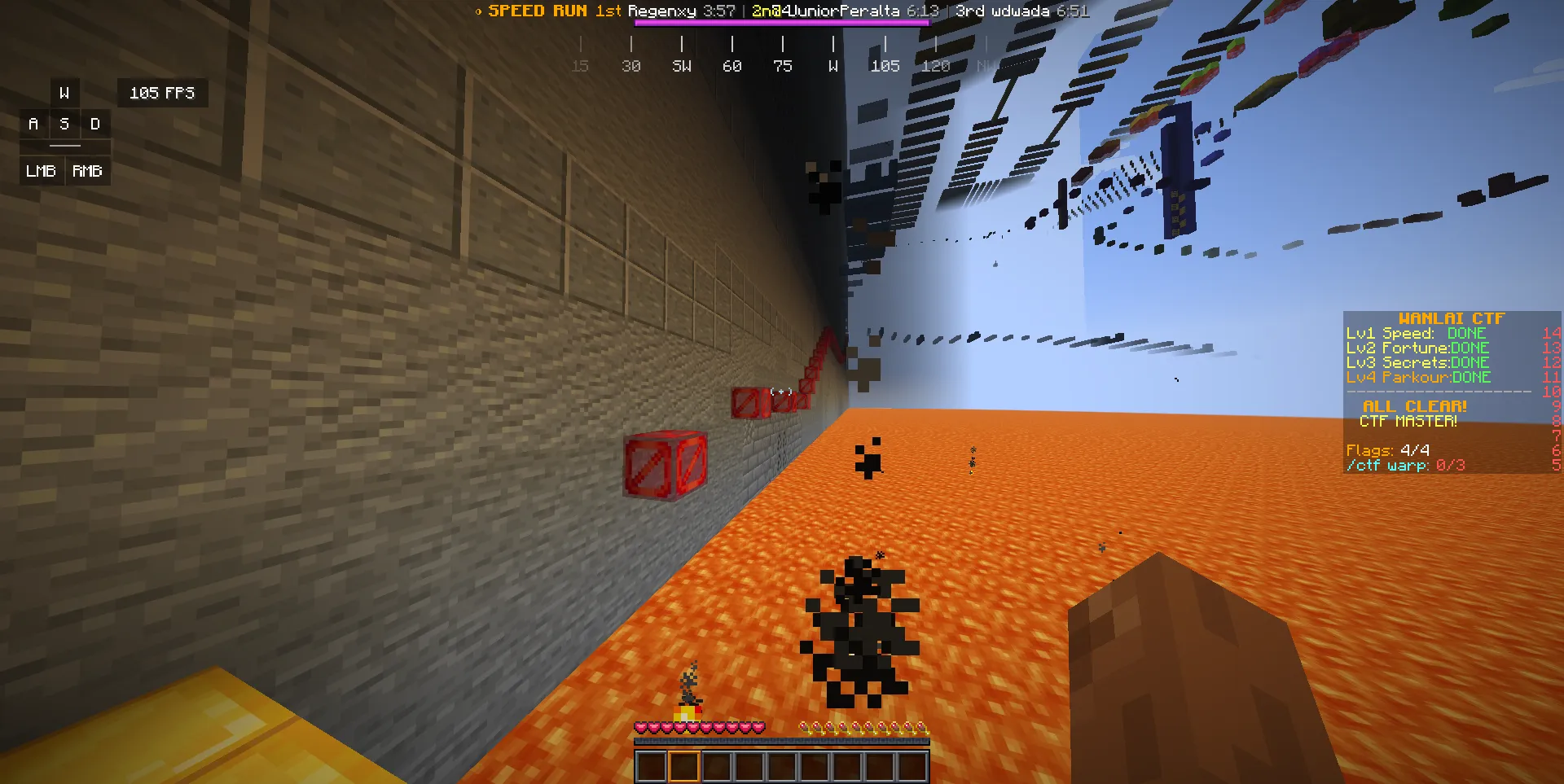Click the SW marker on the compass bar
1564x784 pixels.
(x=681, y=66)
